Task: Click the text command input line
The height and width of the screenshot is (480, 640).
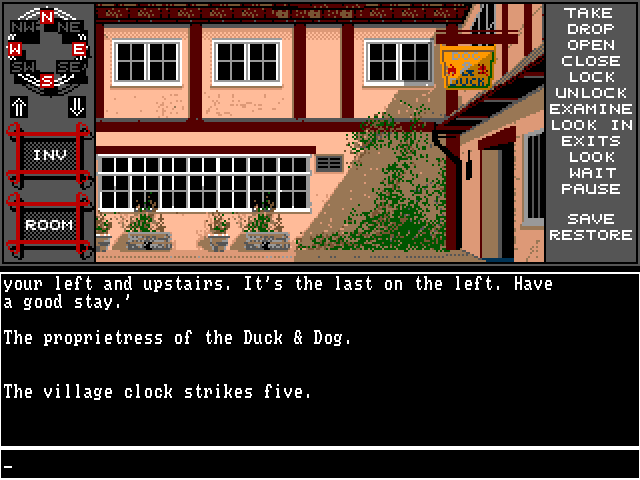Action: point(320,465)
